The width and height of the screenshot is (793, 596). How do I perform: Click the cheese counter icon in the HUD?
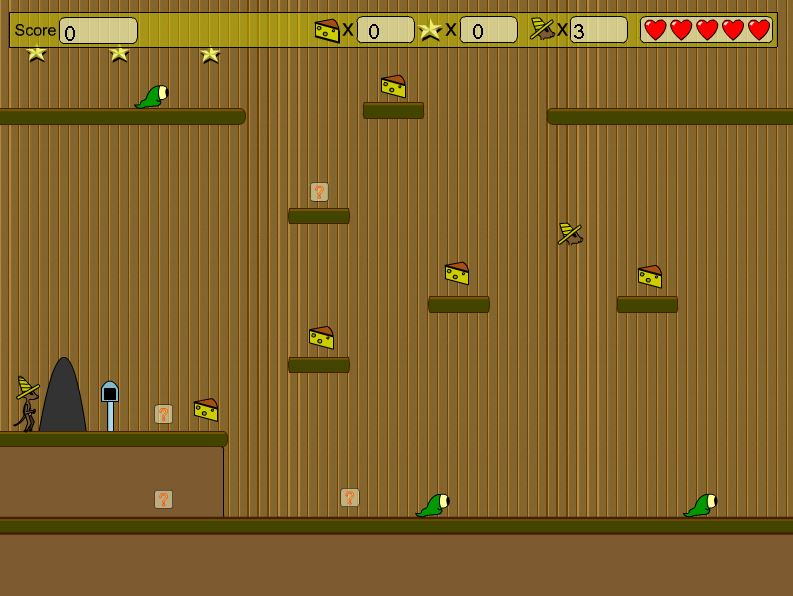[327, 30]
